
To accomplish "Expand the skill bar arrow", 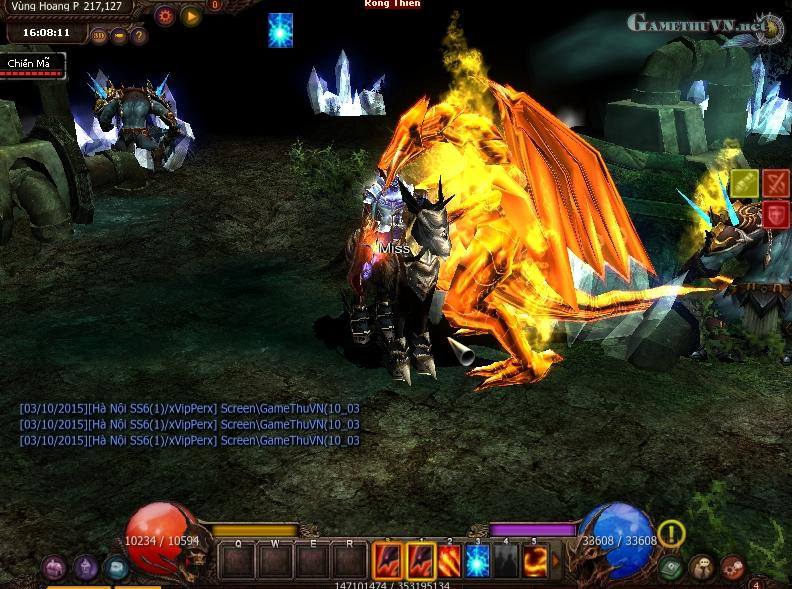I will 557,561.
